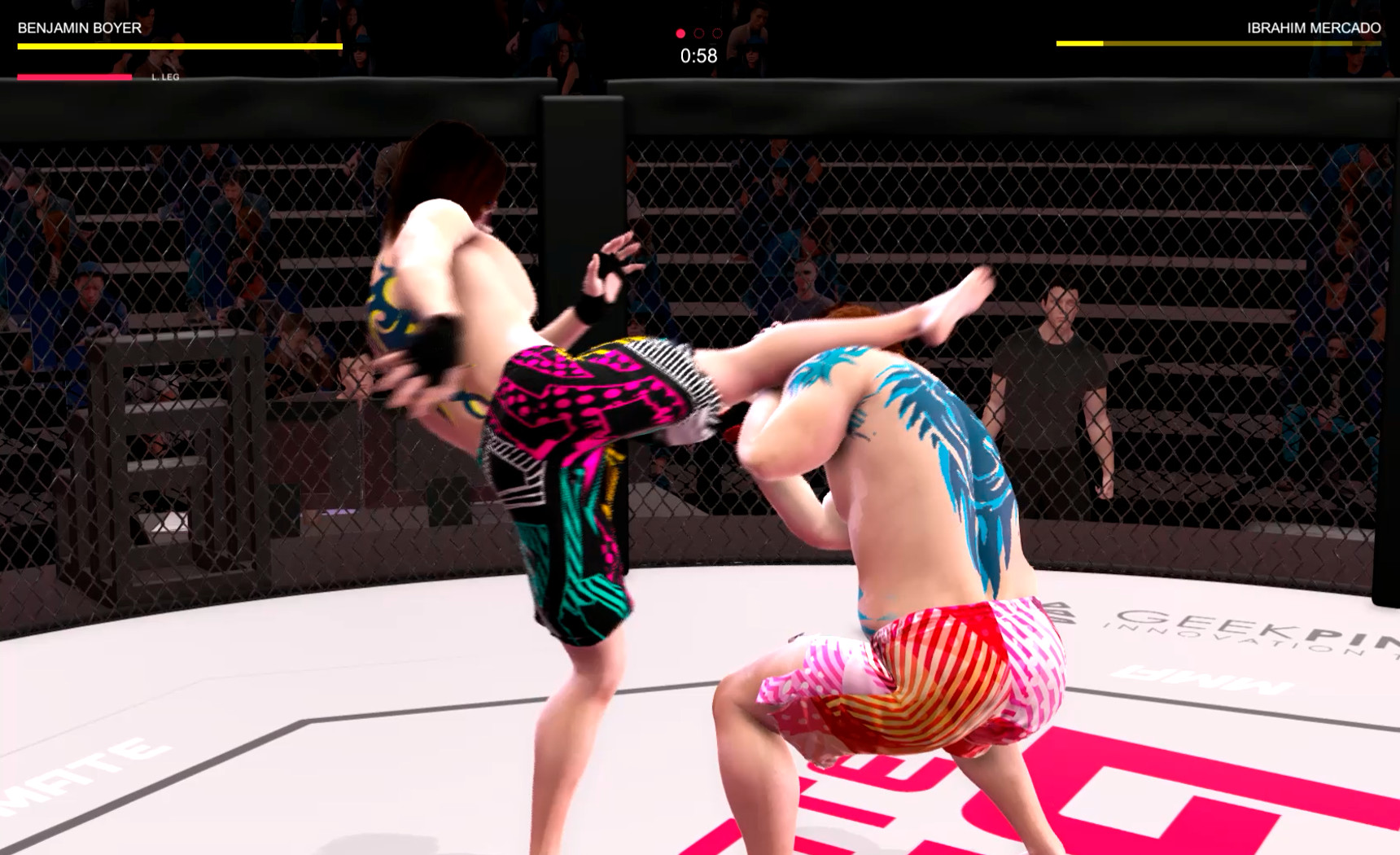Expand Ibrahim Mercado's fighter info panel

[1221, 37]
